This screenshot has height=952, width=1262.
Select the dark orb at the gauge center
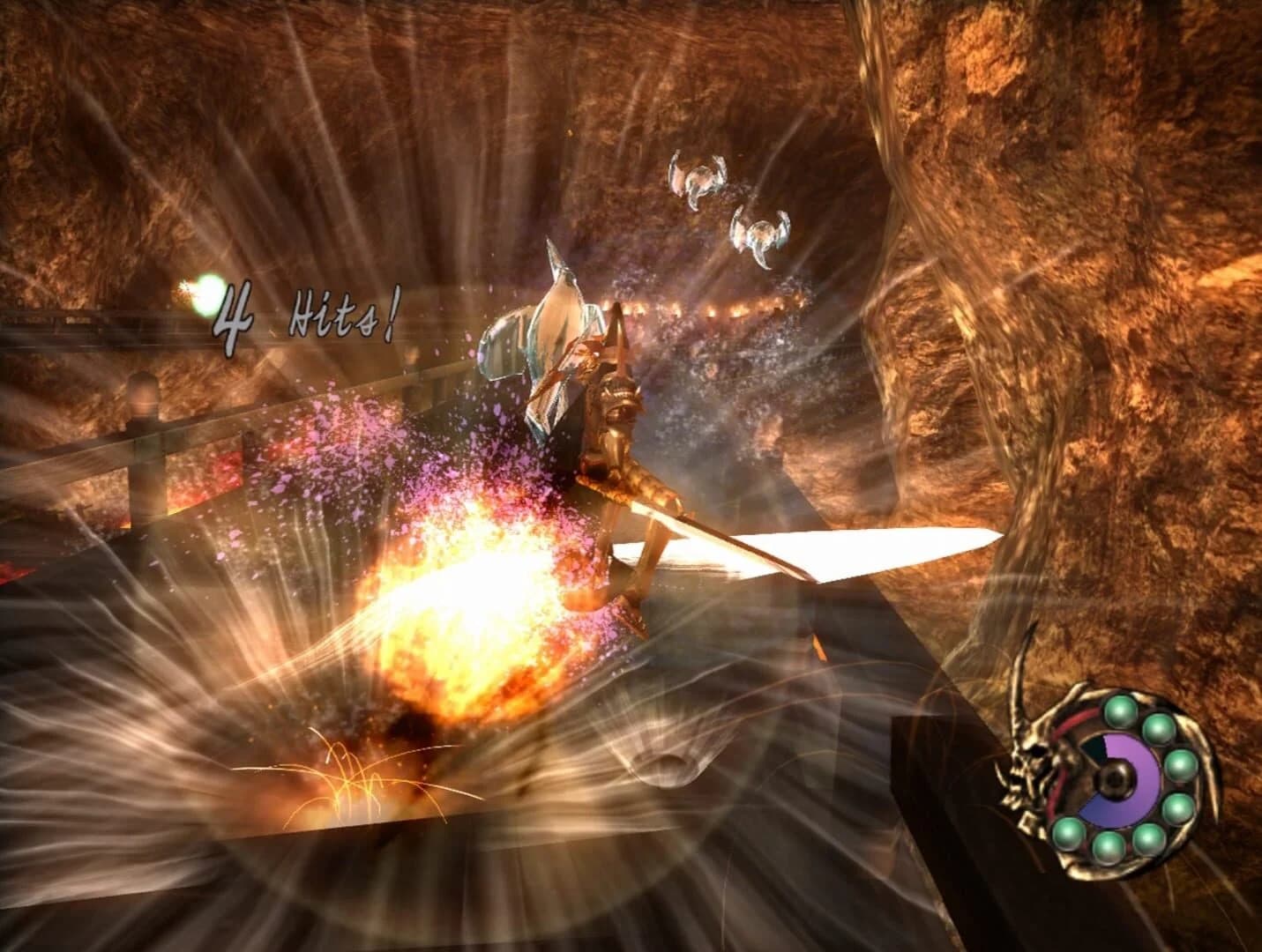pyautogui.click(x=1116, y=779)
